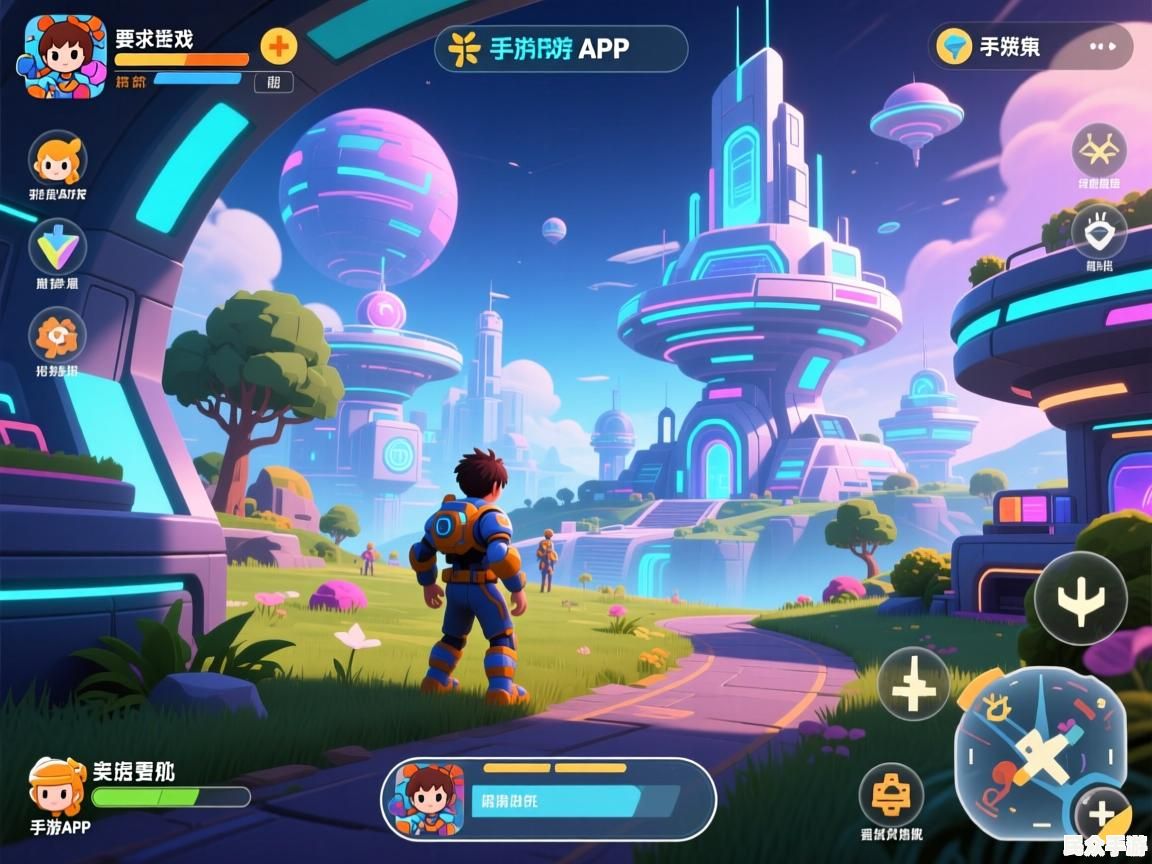Screen dimensions: 1152x864
Task: Open the 手游 APP banner at top center
Action: (x=561, y=48)
